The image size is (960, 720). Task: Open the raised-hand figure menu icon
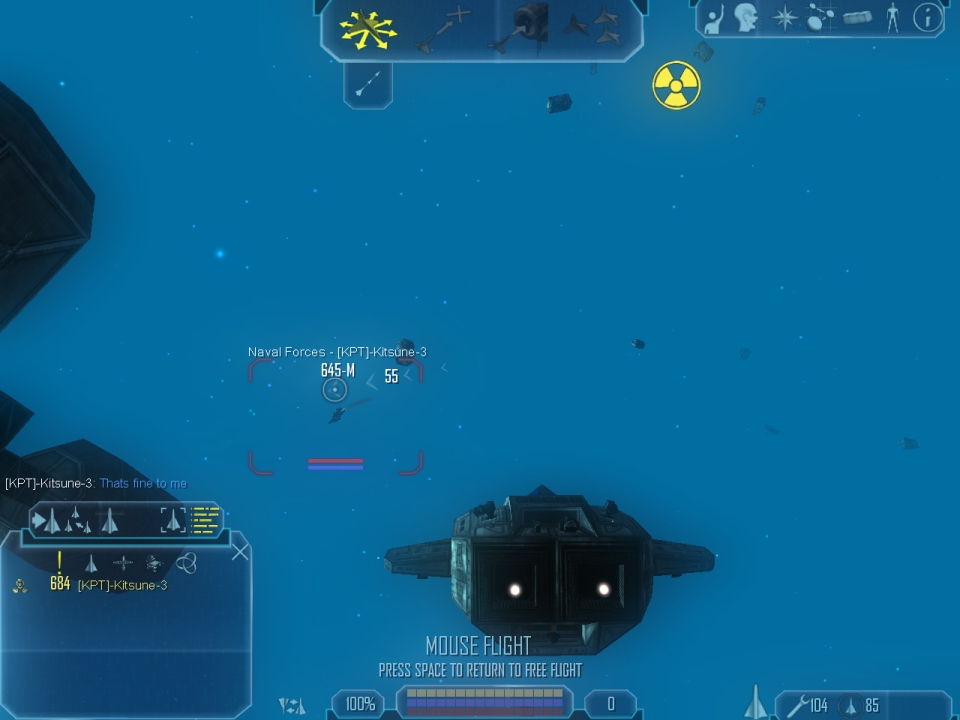coord(714,18)
